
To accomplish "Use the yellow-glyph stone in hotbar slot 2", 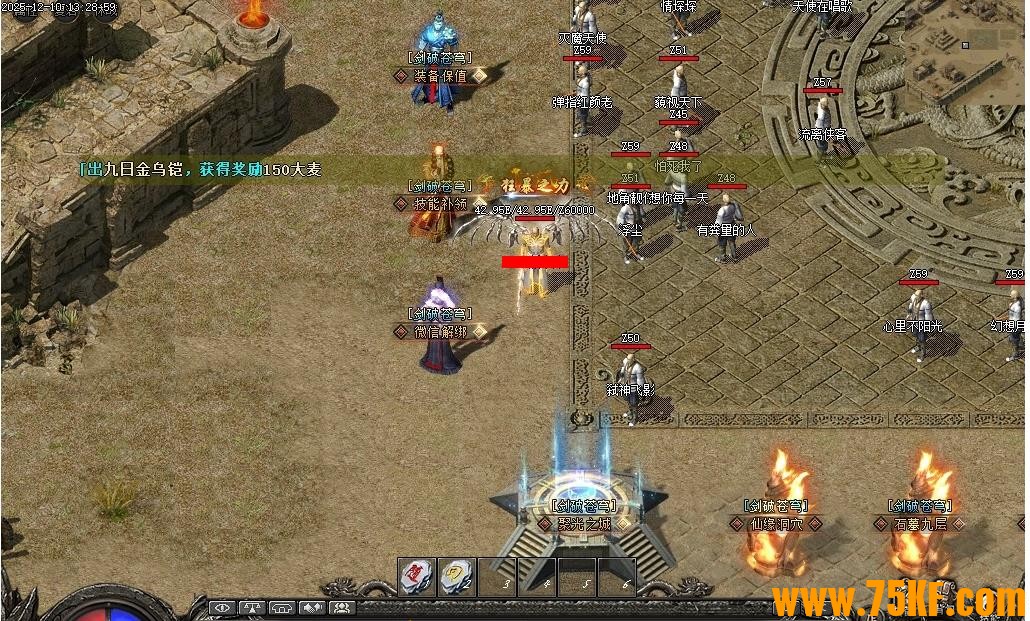I will pyautogui.click(x=456, y=577).
